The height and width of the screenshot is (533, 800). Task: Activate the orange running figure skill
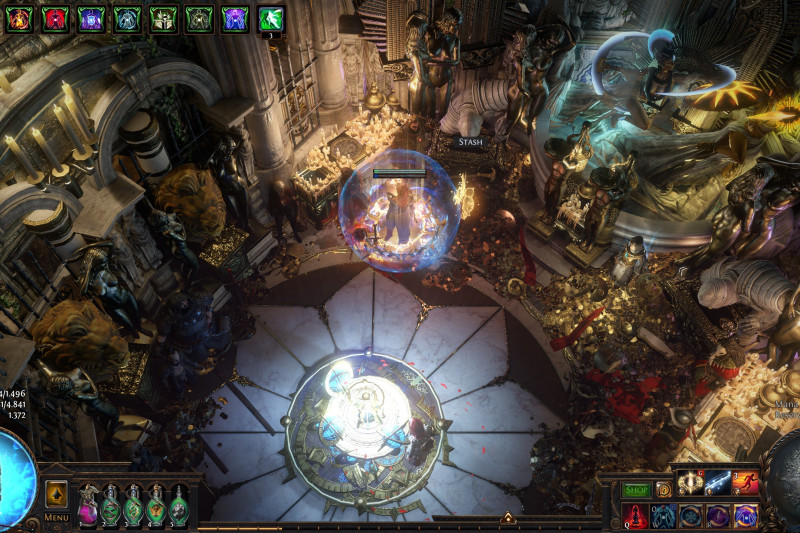[x=745, y=483]
